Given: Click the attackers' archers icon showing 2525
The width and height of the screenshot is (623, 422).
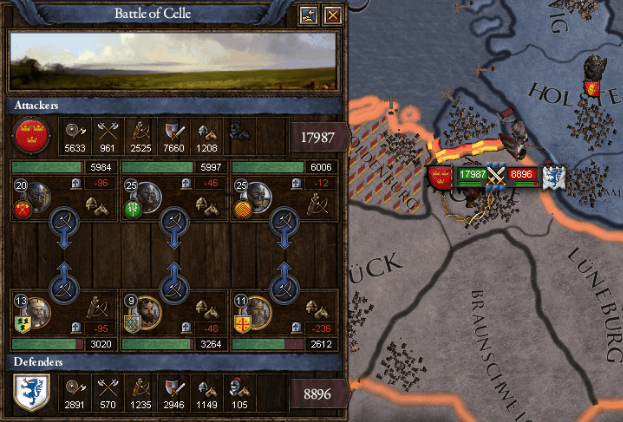Looking at the screenshot, I should coord(141,129).
